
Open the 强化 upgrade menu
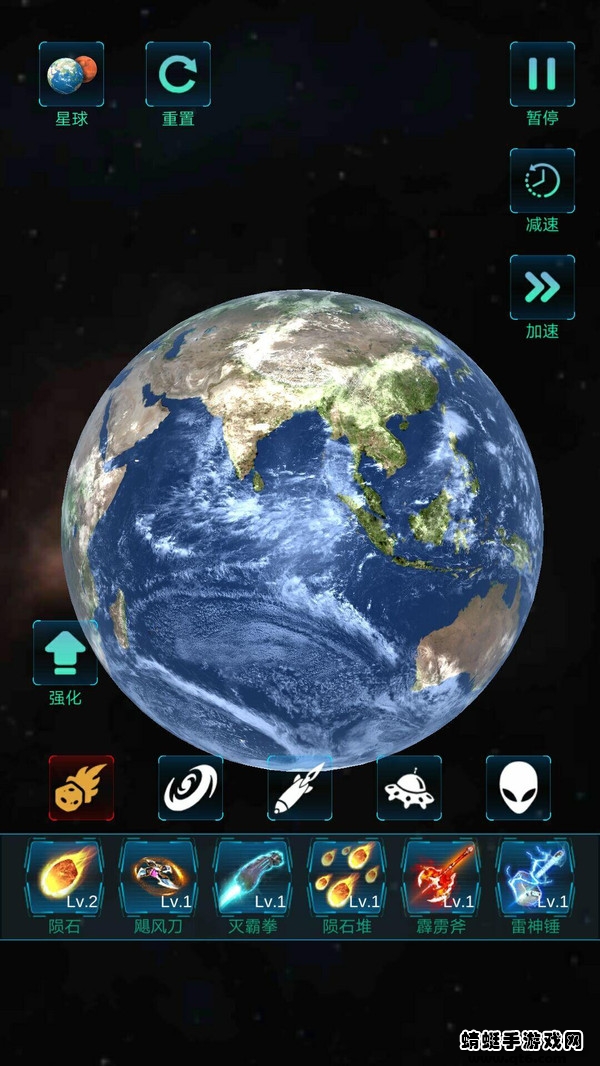65,653
